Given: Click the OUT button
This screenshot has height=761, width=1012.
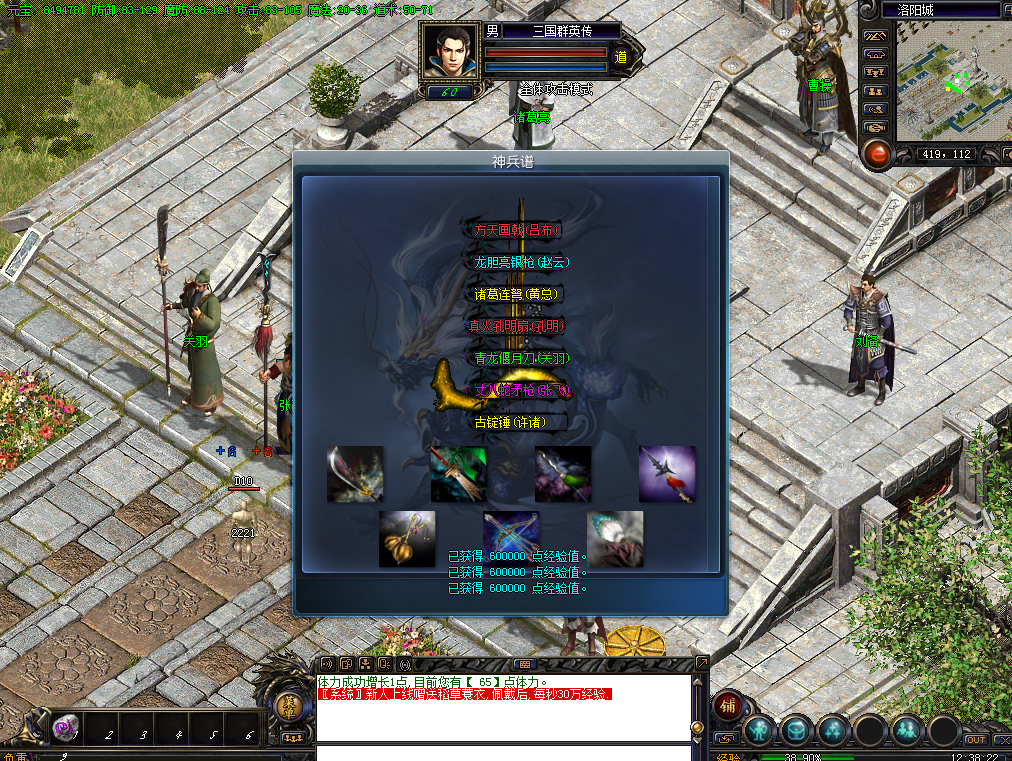Looking at the screenshot, I should point(975,740).
